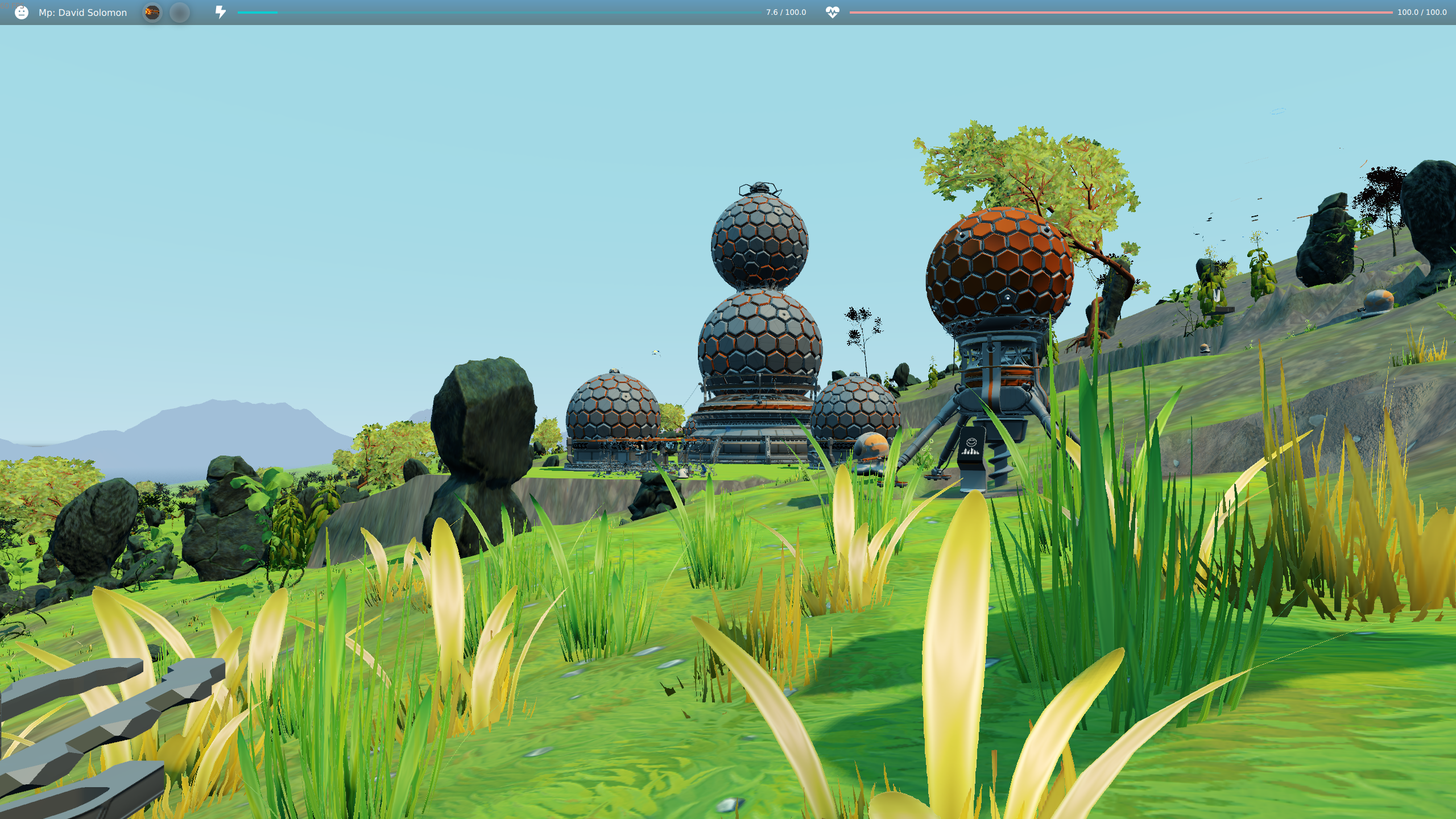Click the heartbeat health icon
This screenshot has width=1456, height=819.
(831, 12)
